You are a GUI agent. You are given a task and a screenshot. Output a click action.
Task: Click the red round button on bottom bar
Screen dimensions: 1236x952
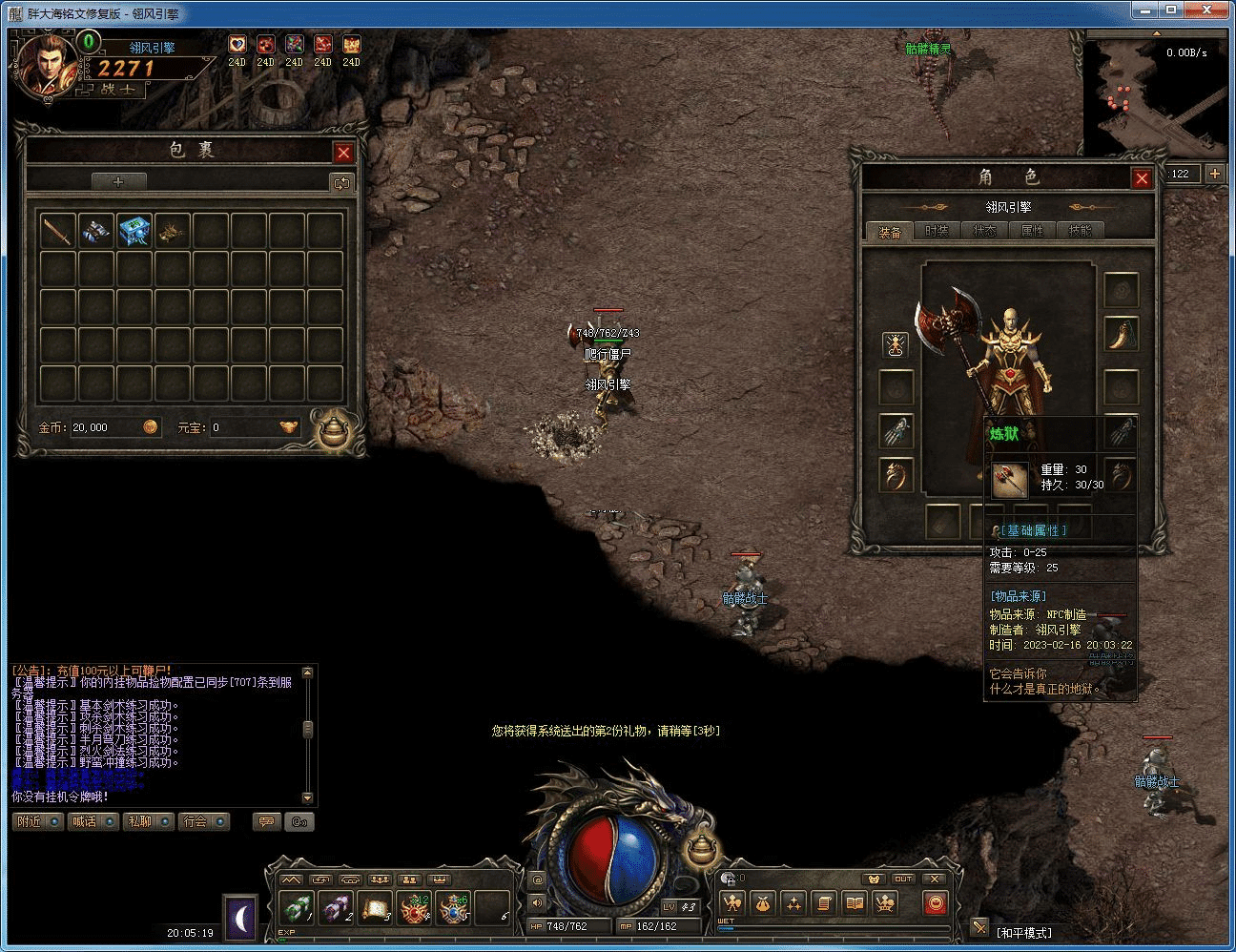(x=936, y=902)
